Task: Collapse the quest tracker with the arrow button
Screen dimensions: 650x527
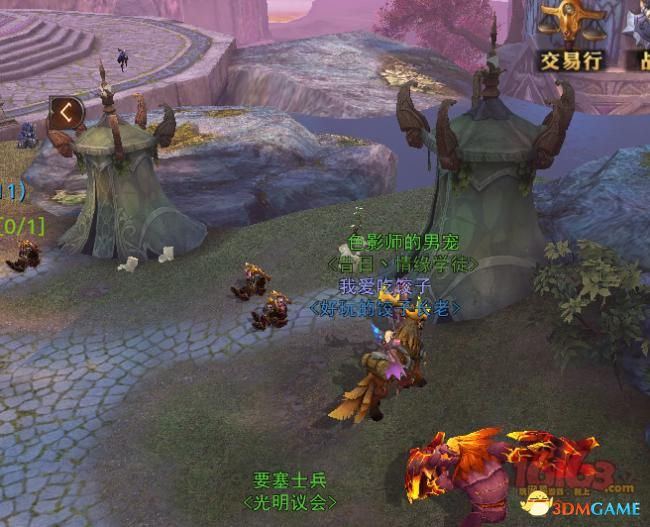Action: click(66, 112)
